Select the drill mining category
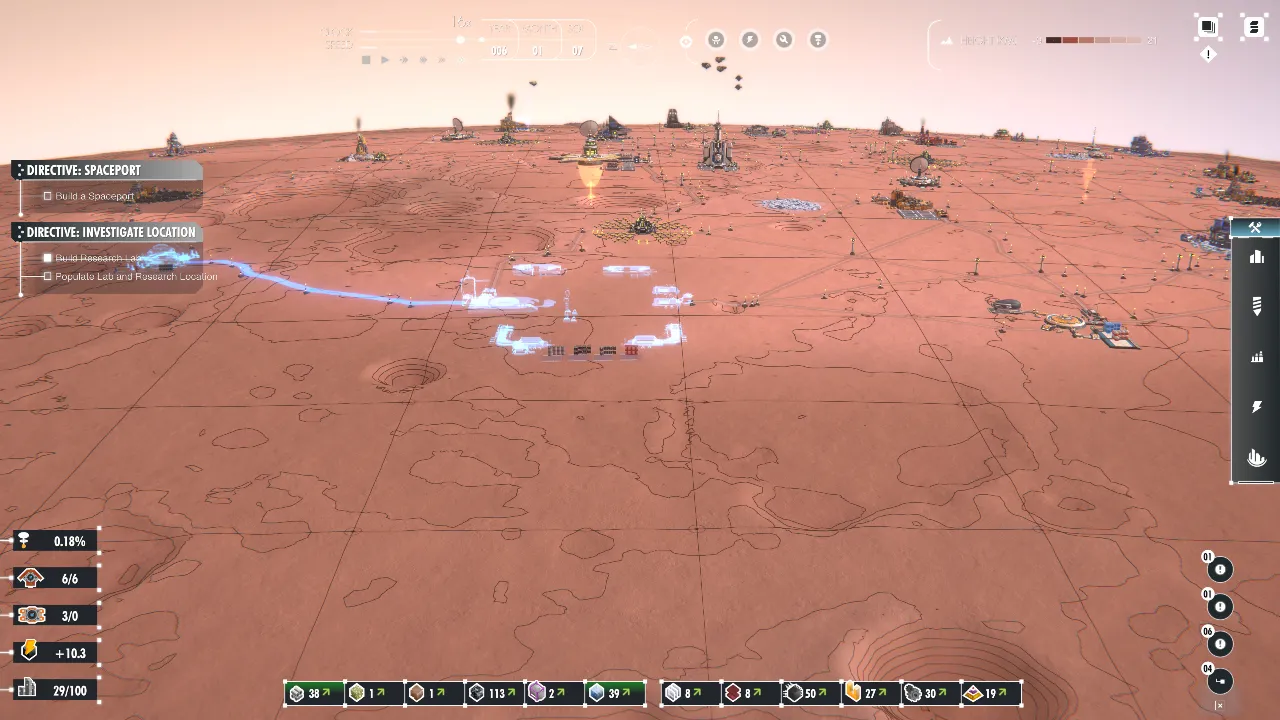 tap(1257, 307)
